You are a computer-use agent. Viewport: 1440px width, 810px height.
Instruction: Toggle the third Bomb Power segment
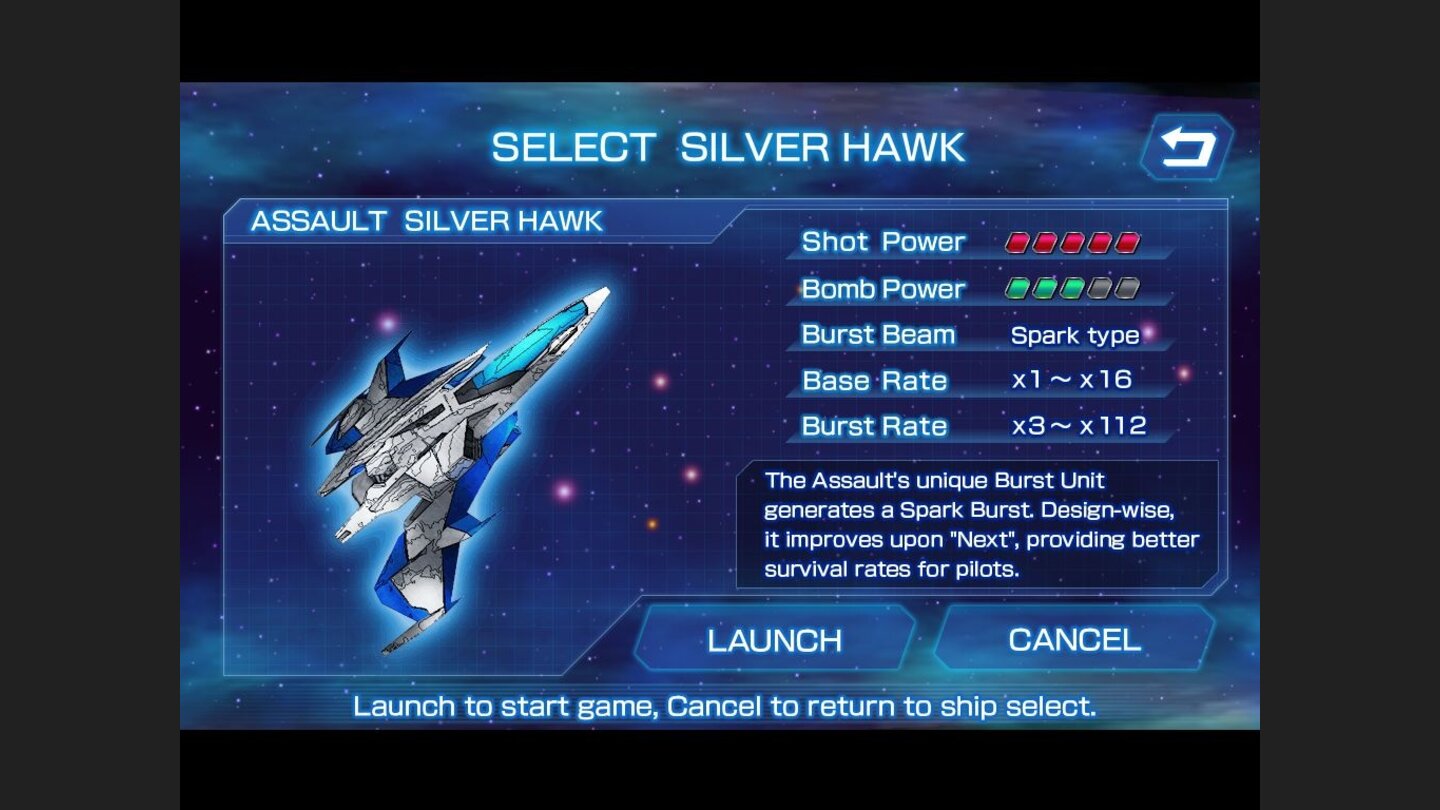pos(1073,288)
